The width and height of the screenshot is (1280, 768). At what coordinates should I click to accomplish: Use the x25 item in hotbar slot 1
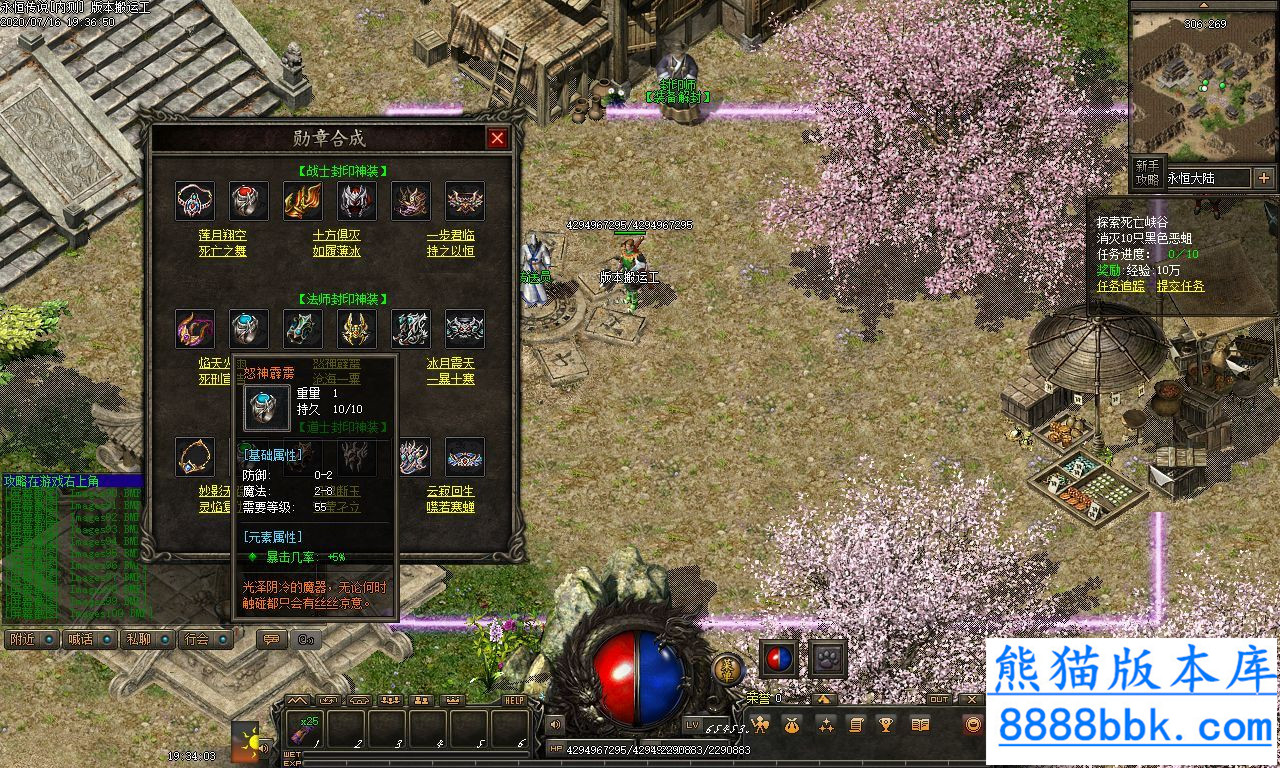click(304, 728)
